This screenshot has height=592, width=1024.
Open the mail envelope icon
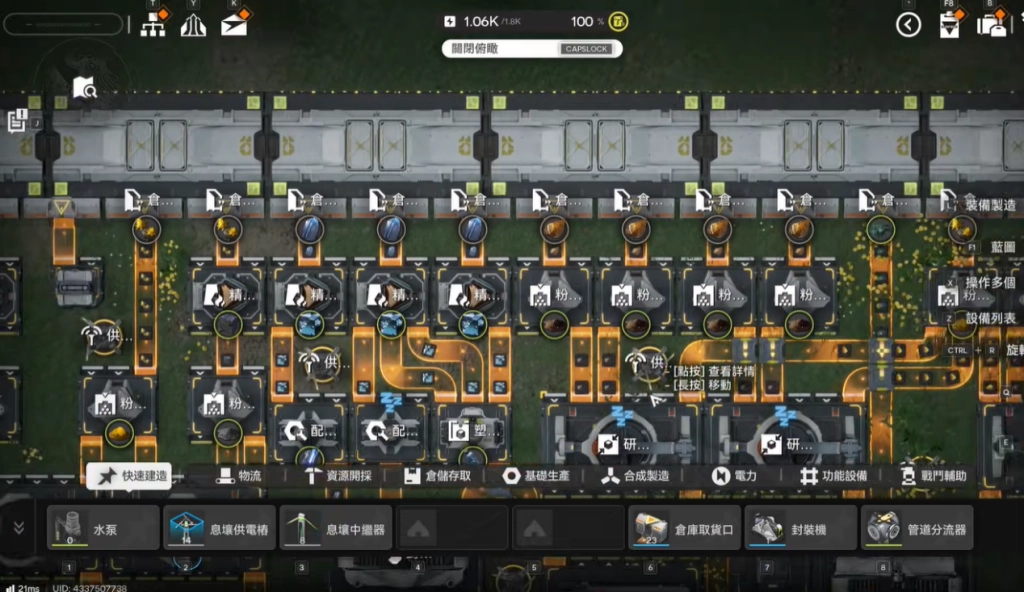234,25
